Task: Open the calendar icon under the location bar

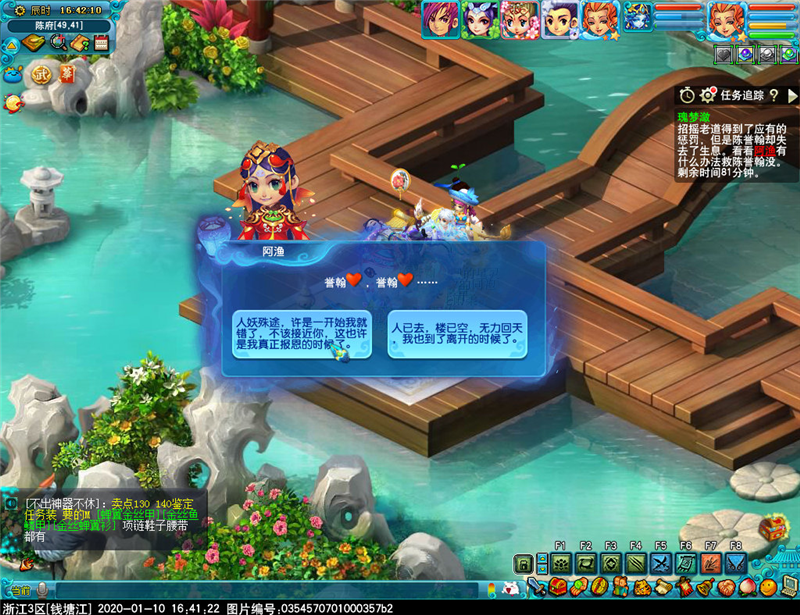Action: [101, 43]
